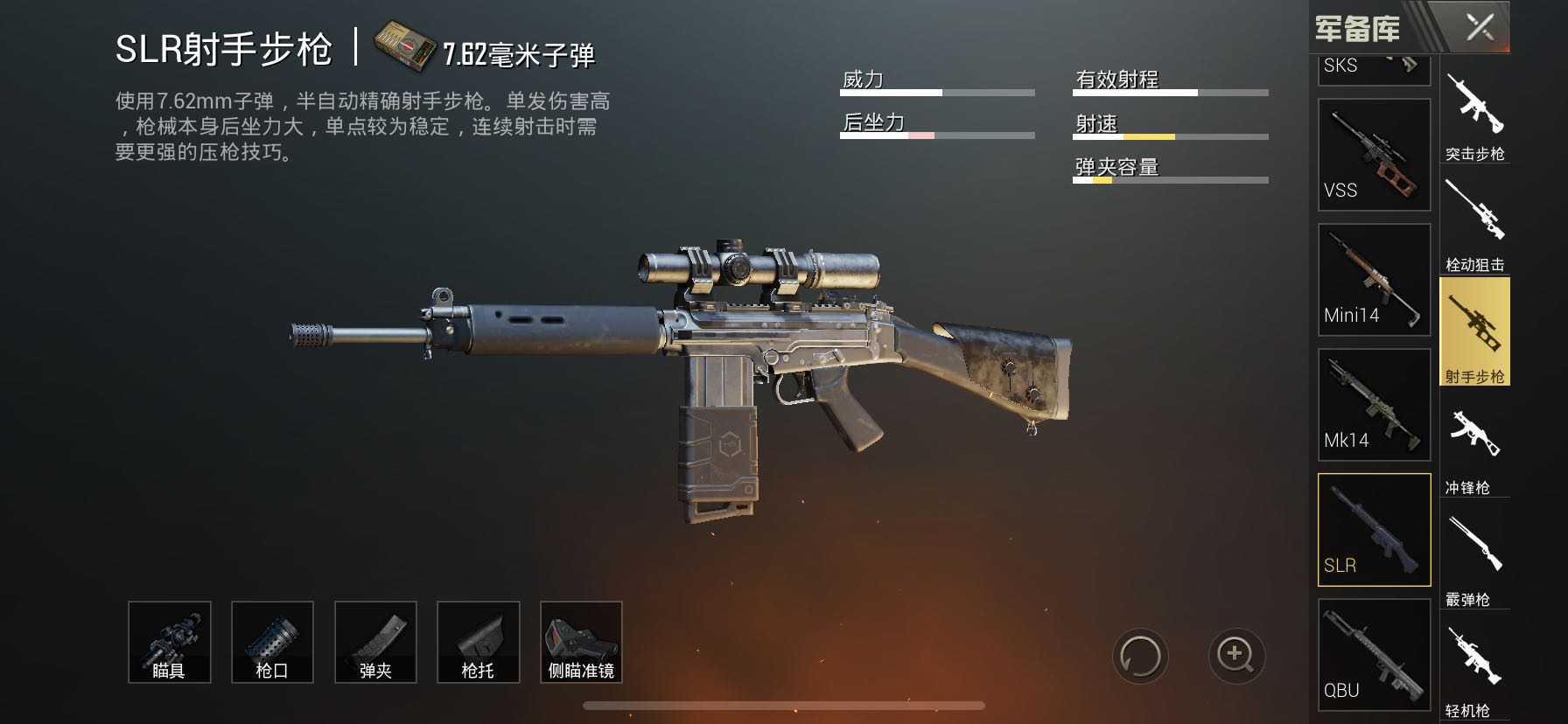This screenshot has width=1568, height=724.
Task: Select the VSS weapon entry
Action: 1374,155
